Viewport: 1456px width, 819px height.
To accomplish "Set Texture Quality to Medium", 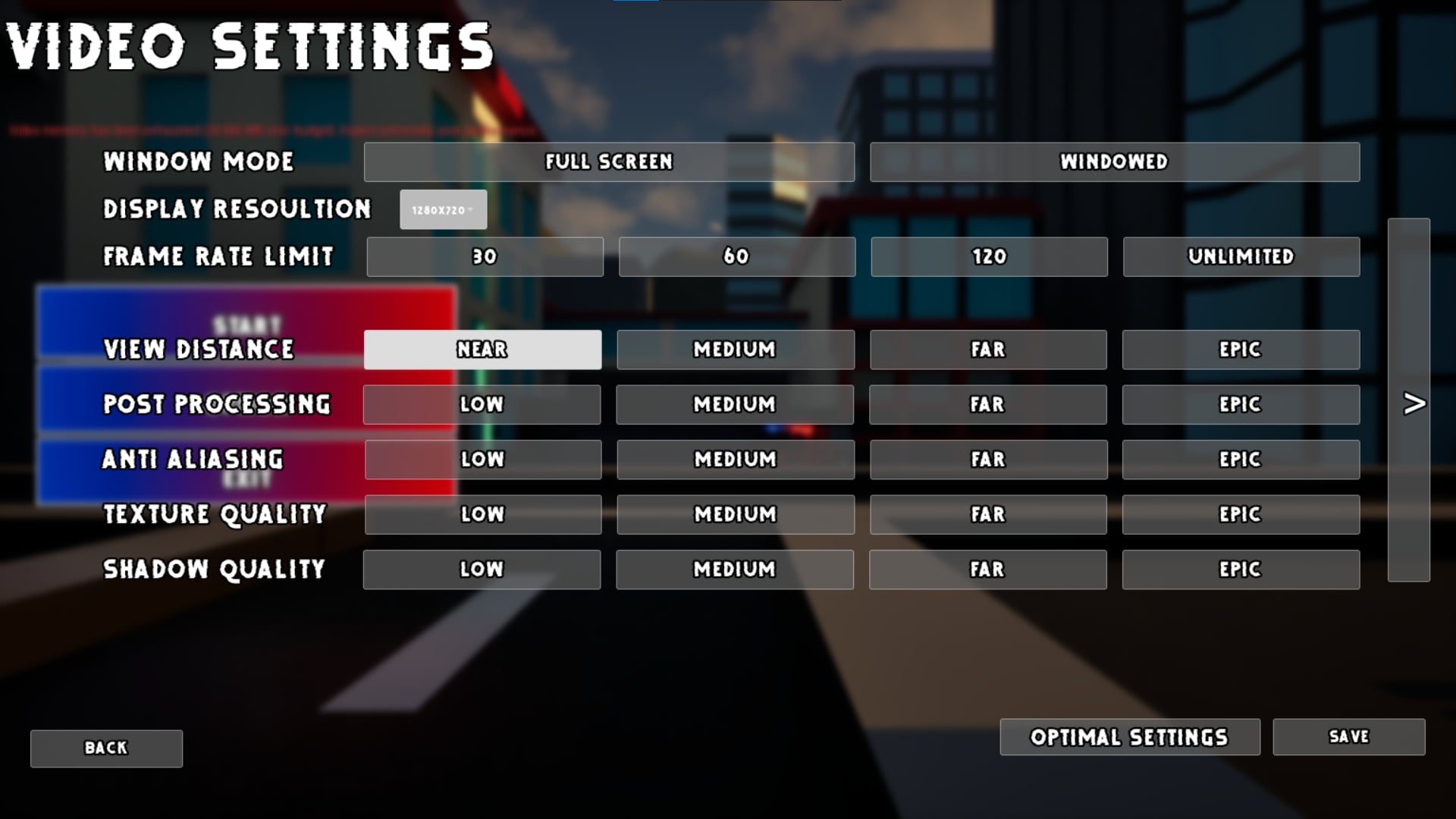I will tap(736, 514).
